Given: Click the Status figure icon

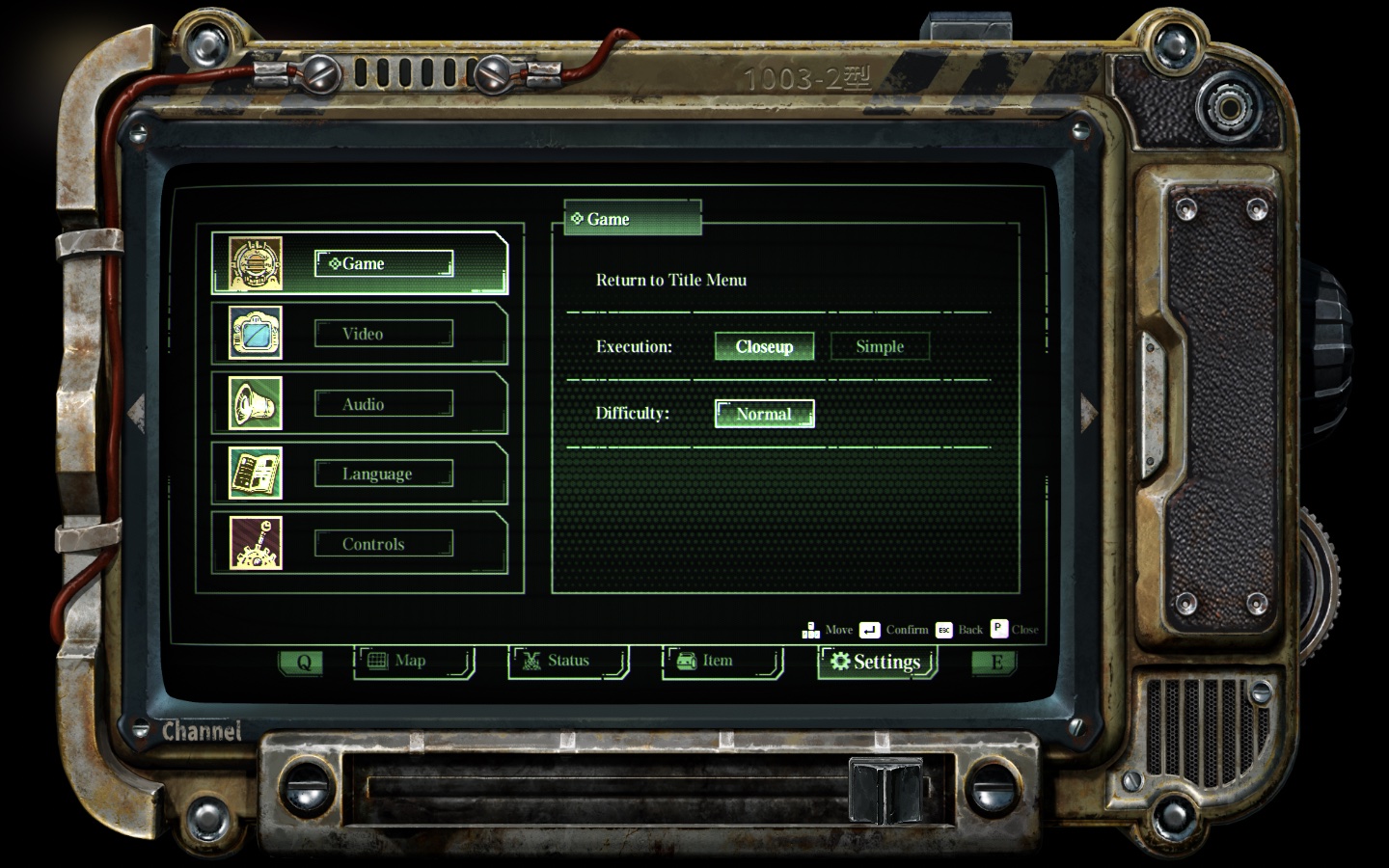Looking at the screenshot, I should (x=532, y=661).
